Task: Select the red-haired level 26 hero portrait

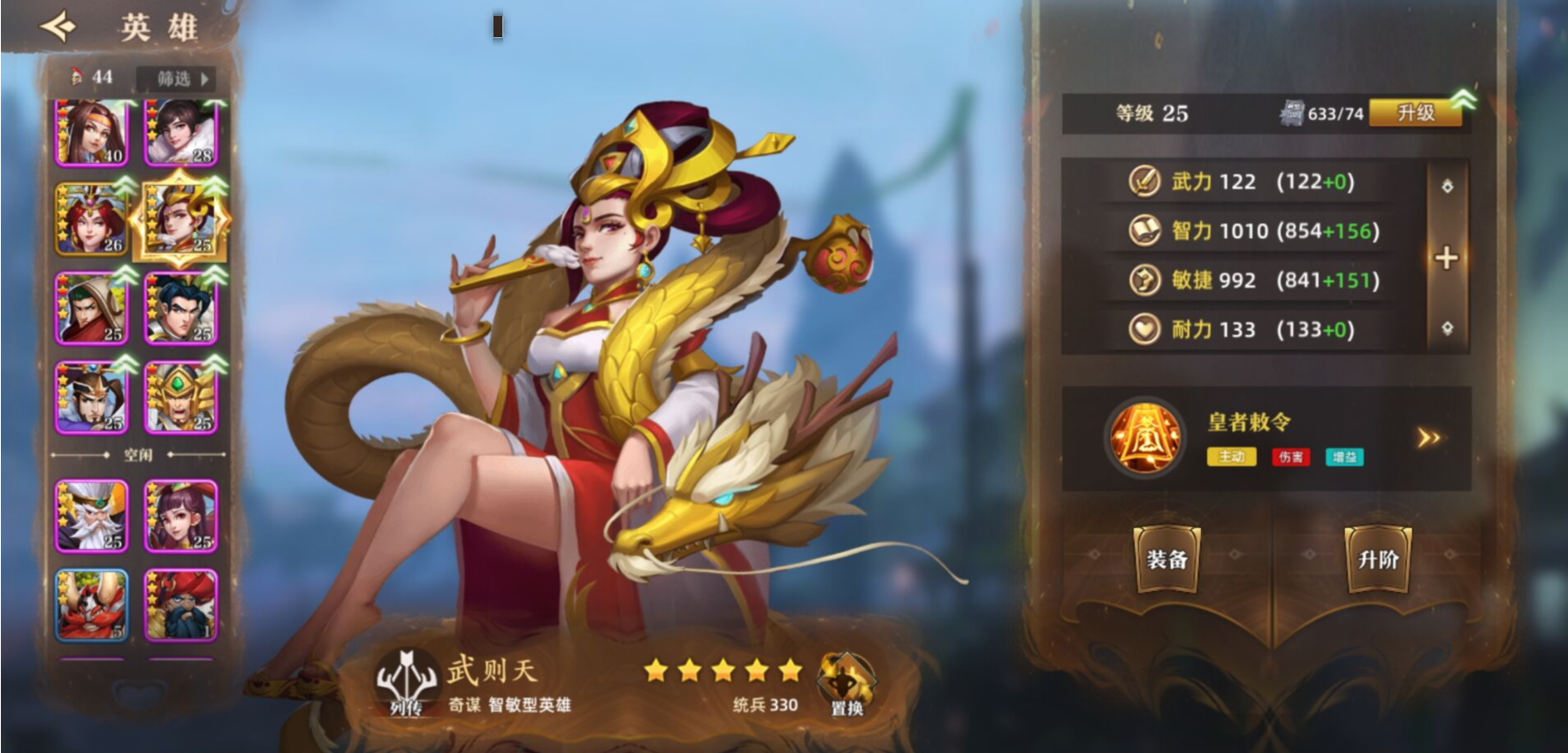Action: tap(92, 219)
